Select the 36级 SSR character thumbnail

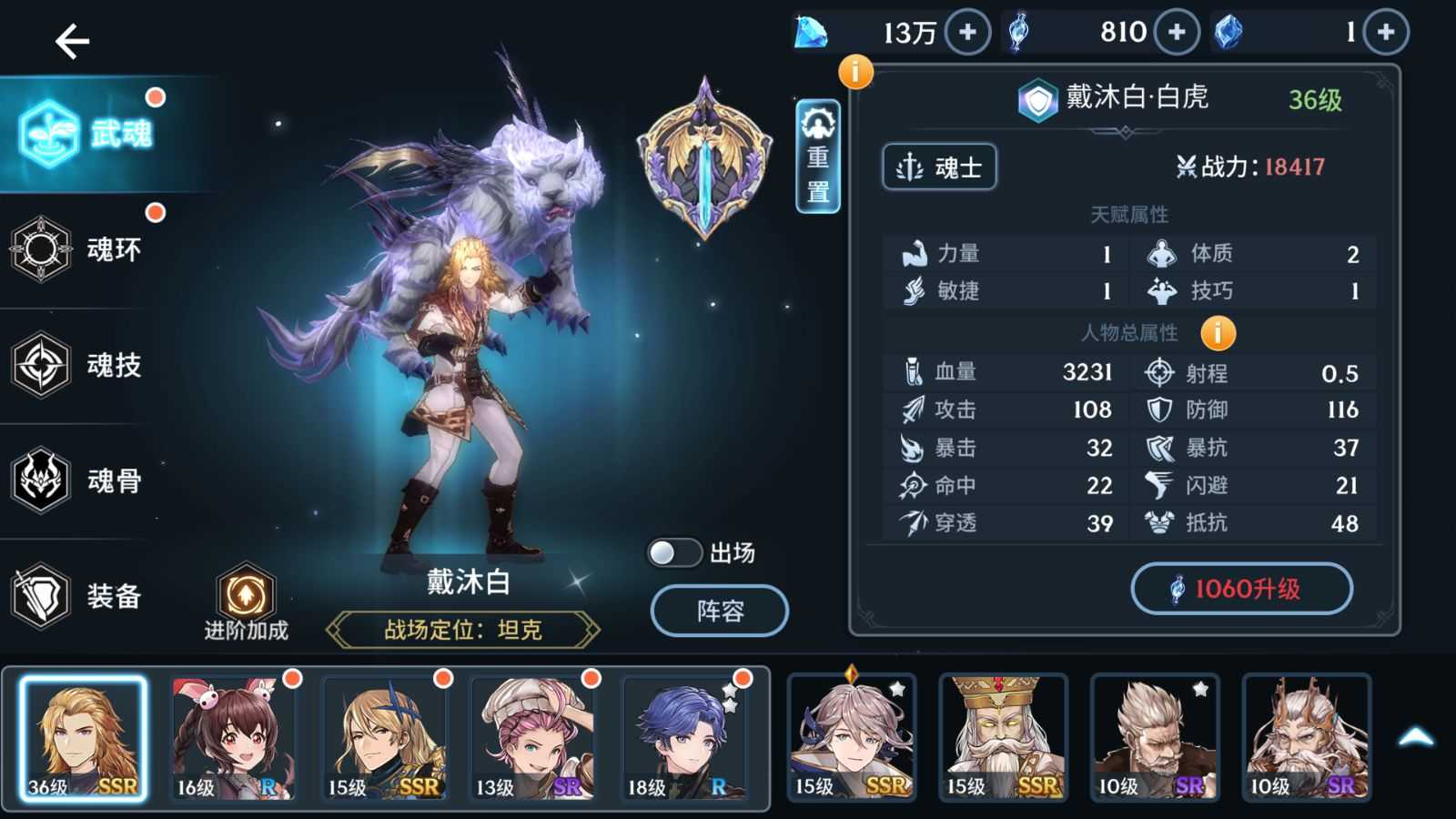pos(82,737)
